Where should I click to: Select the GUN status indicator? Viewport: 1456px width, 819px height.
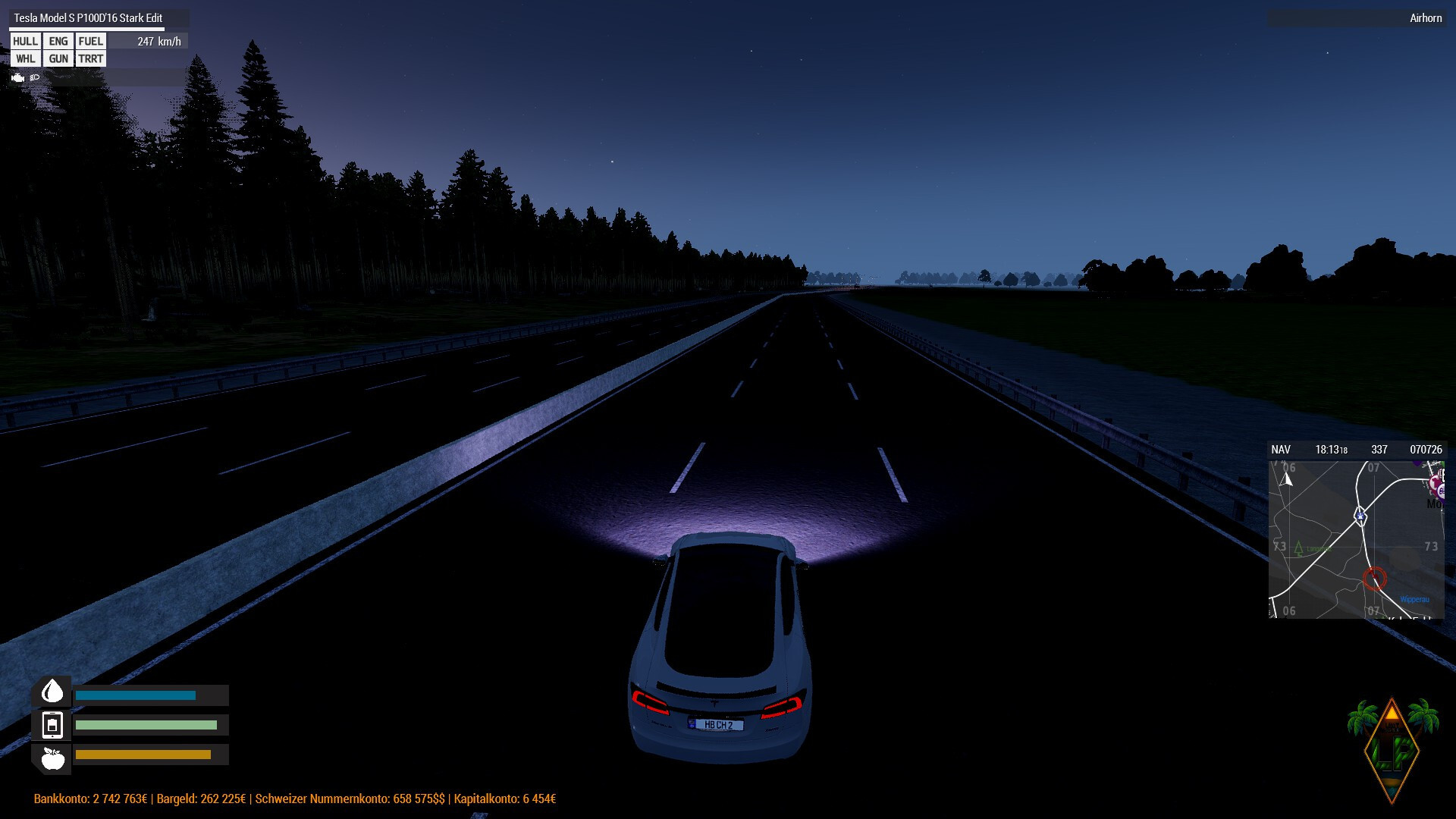(58, 59)
